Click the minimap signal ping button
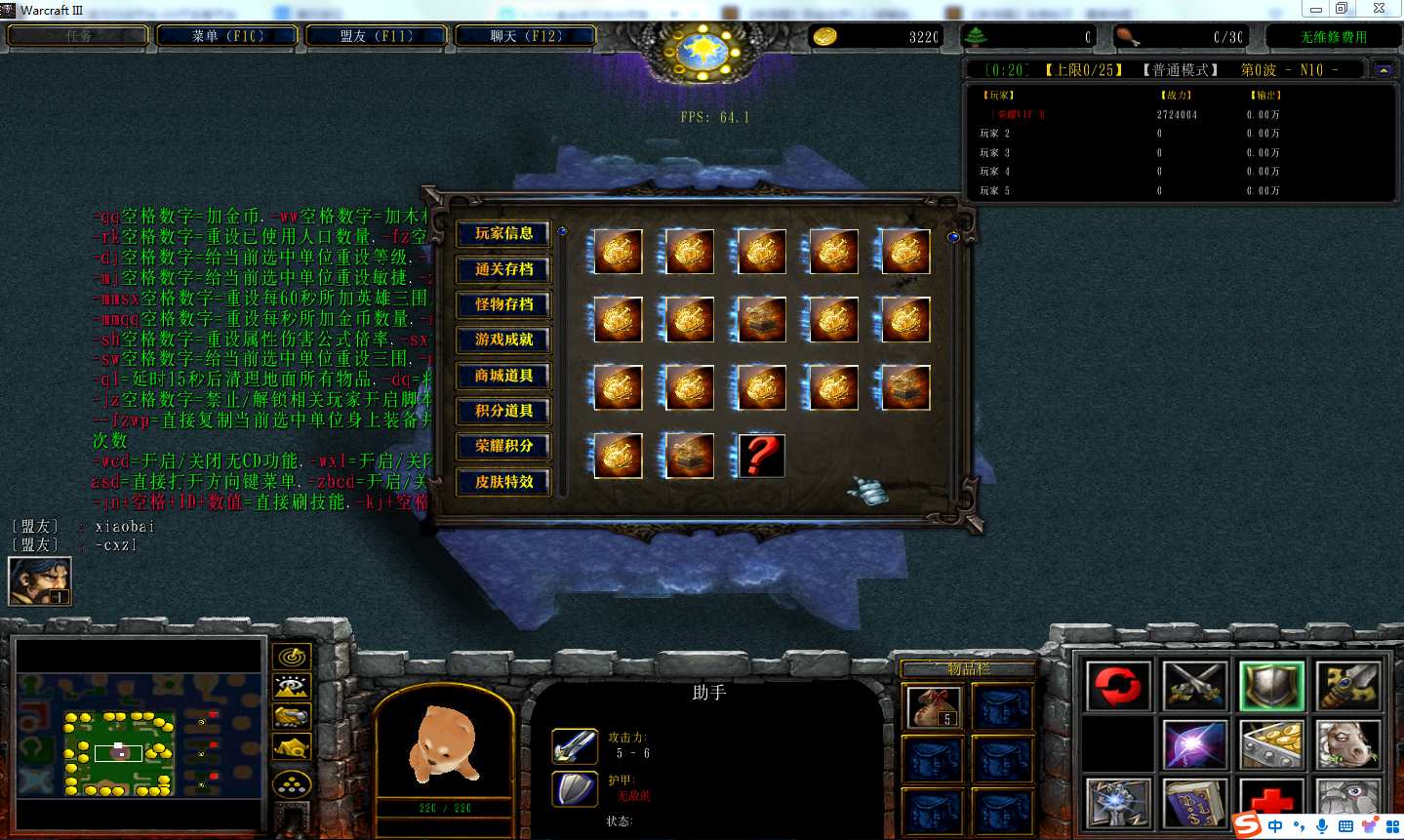The image size is (1404, 840). [x=292, y=657]
